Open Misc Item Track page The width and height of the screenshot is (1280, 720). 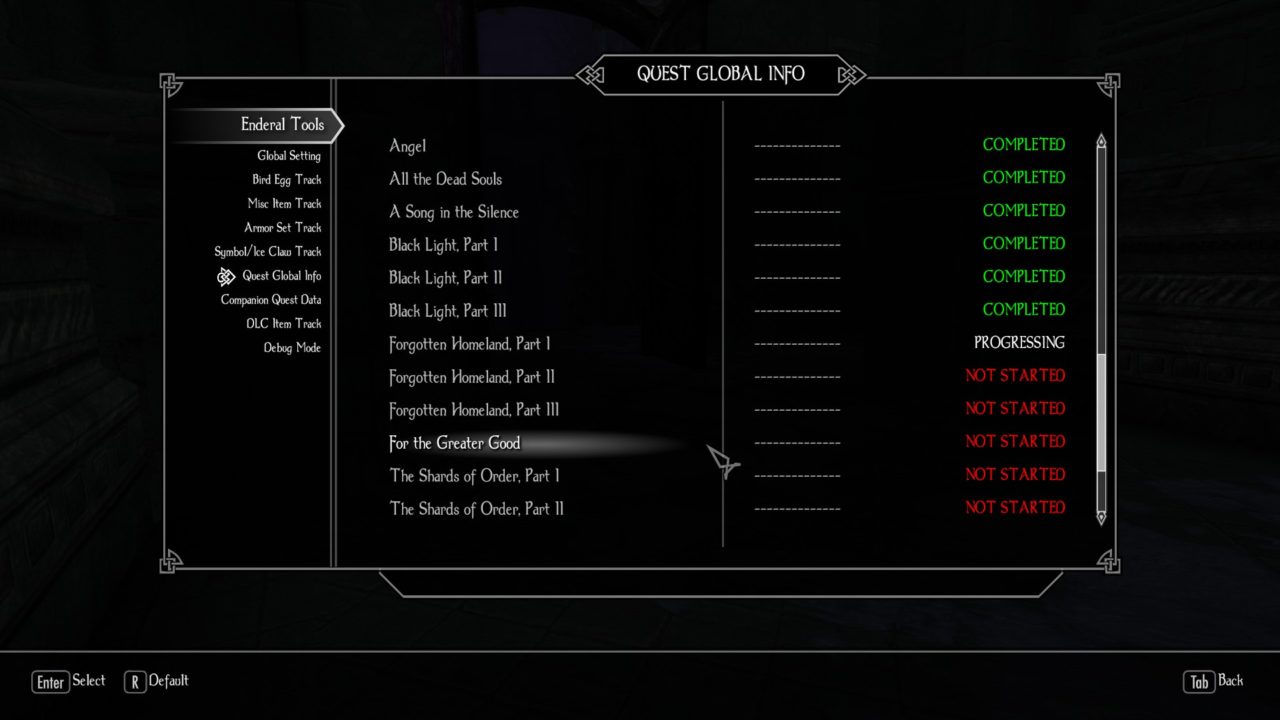click(284, 204)
